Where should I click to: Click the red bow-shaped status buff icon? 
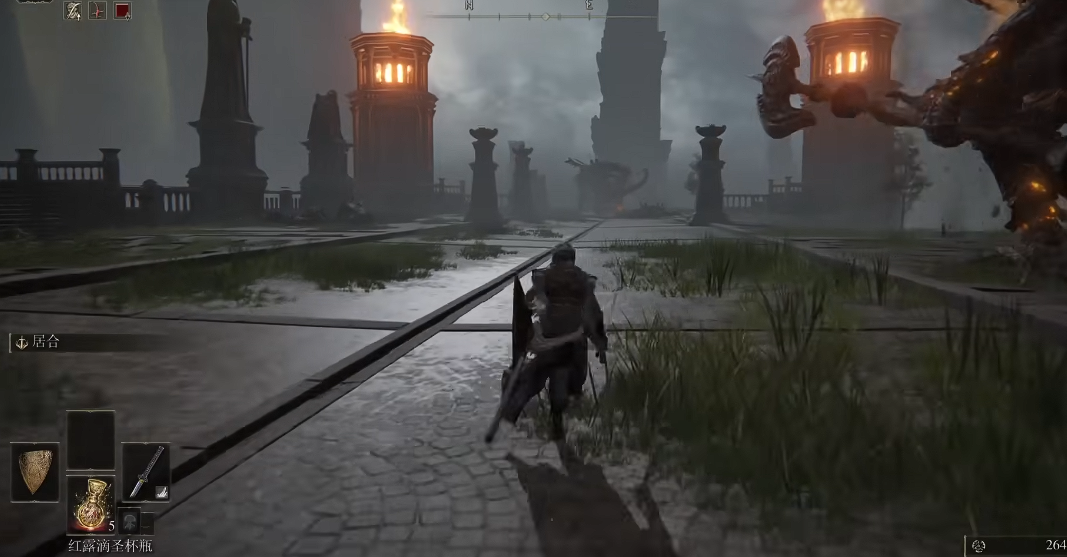[98, 11]
